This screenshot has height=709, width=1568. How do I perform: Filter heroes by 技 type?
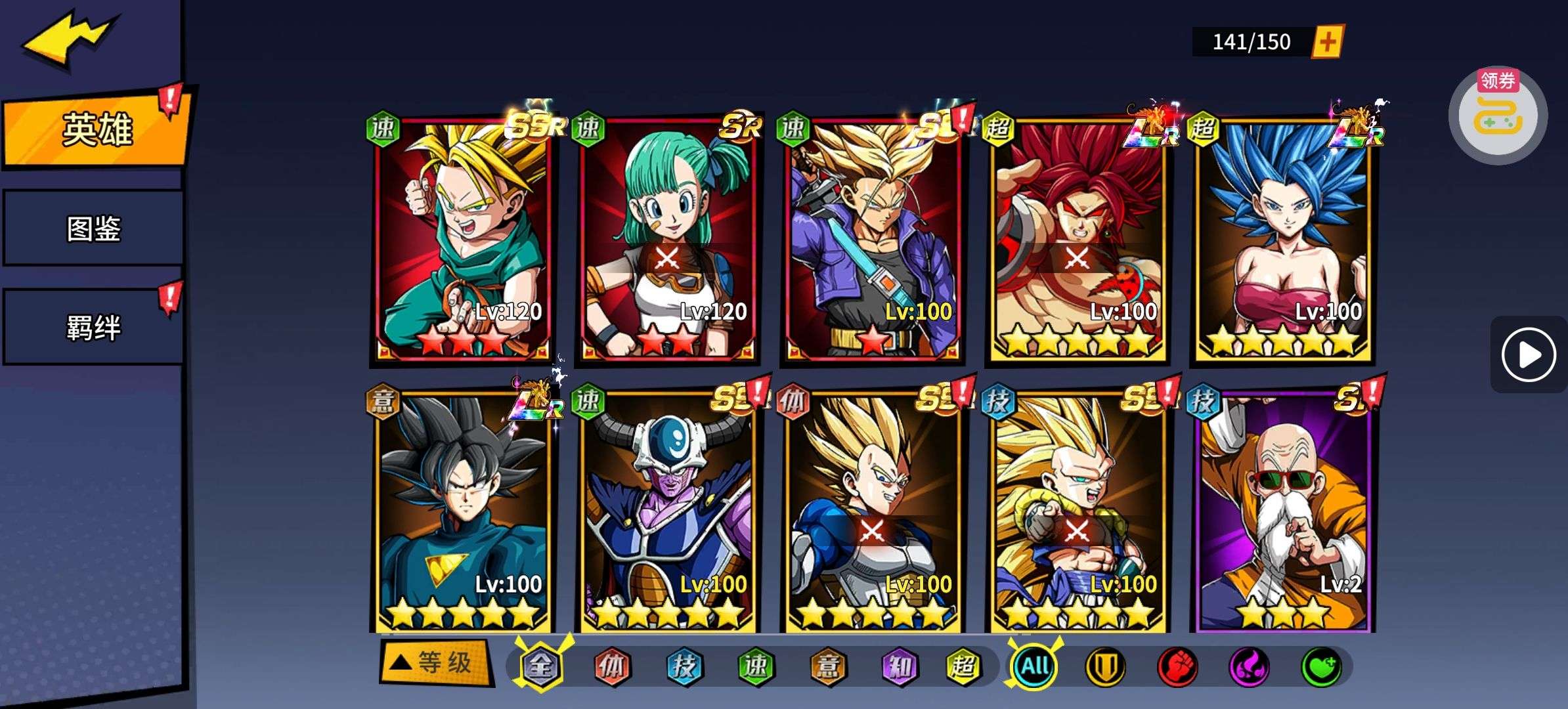pyautogui.click(x=684, y=666)
